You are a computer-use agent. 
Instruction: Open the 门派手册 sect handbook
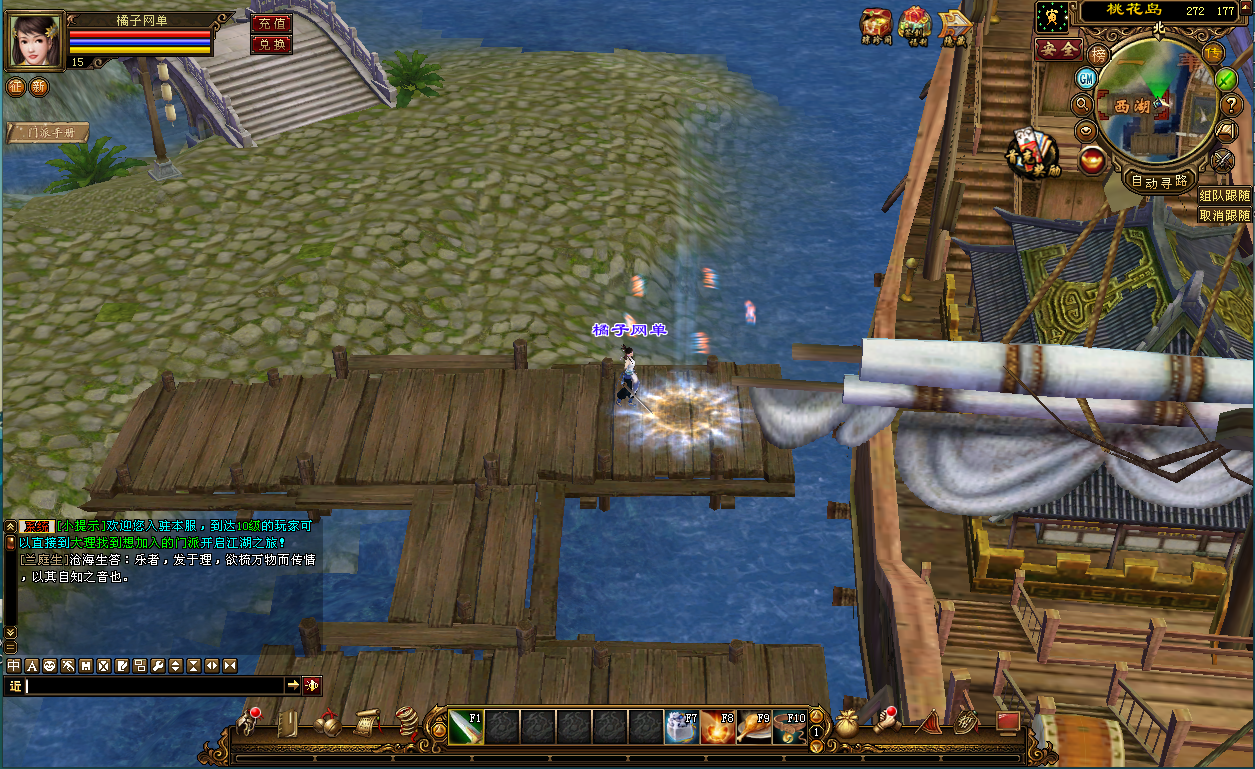tap(48, 132)
